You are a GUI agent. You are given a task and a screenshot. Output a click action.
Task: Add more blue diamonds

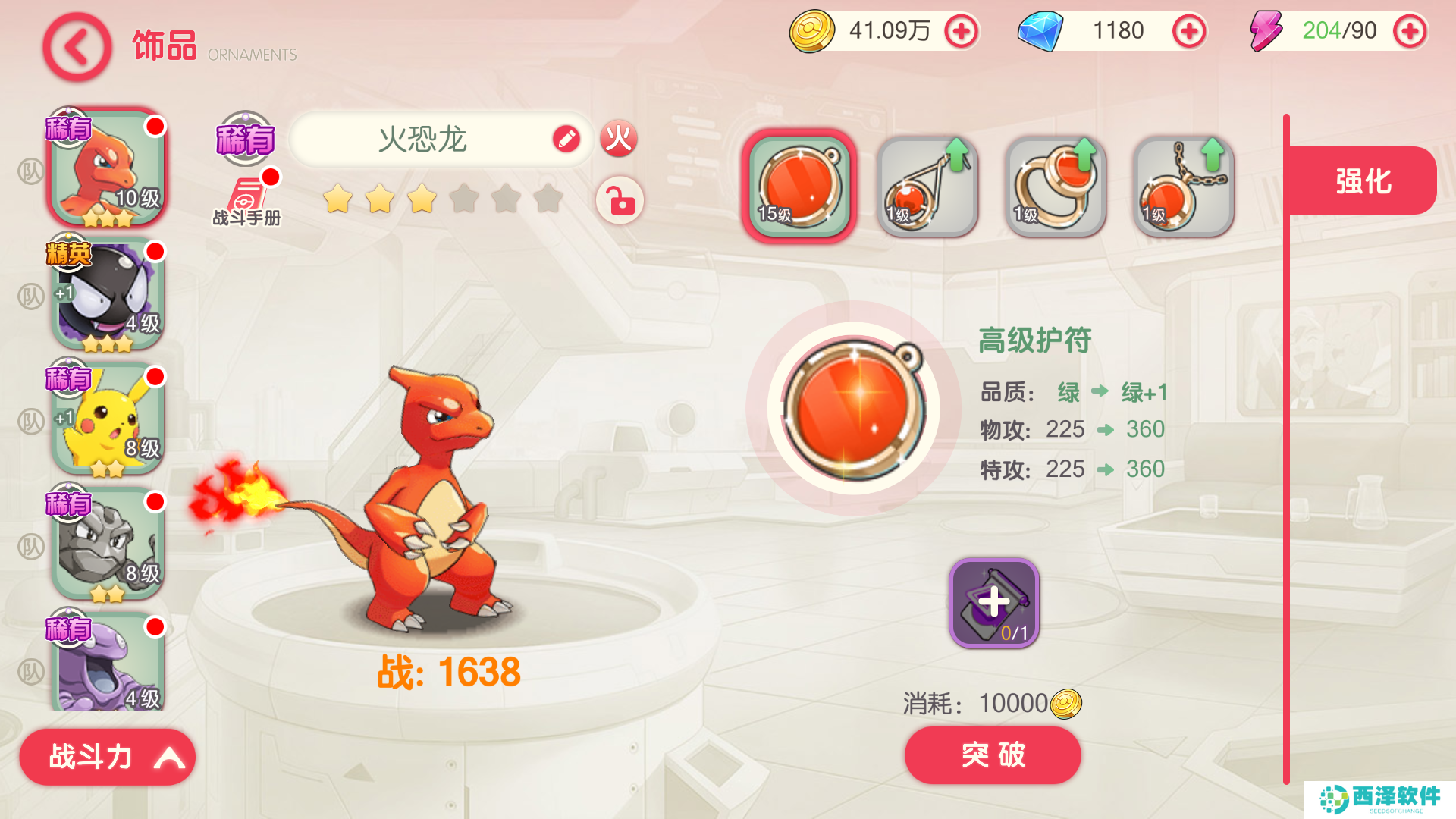tap(1188, 31)
